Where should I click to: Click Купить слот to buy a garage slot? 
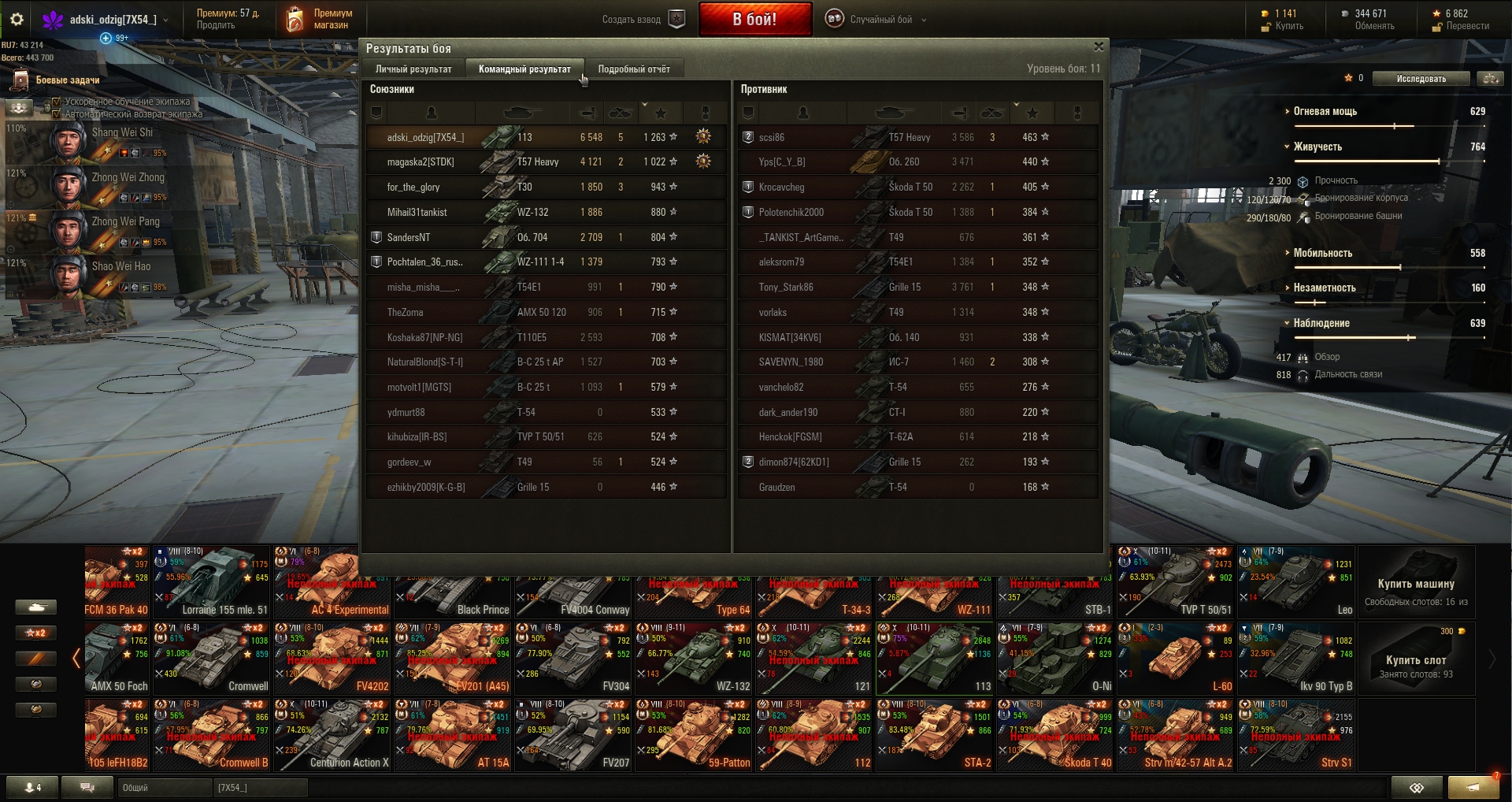coord(1415,660)
